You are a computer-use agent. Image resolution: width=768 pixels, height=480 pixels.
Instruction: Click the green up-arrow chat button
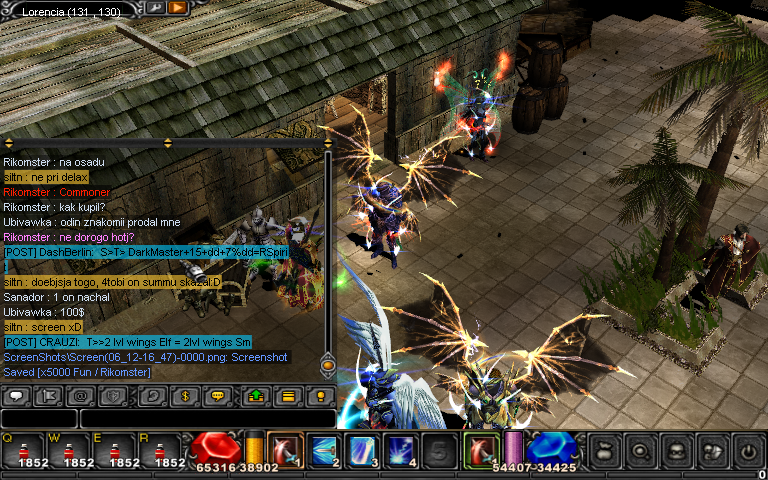tap(256, 396)
